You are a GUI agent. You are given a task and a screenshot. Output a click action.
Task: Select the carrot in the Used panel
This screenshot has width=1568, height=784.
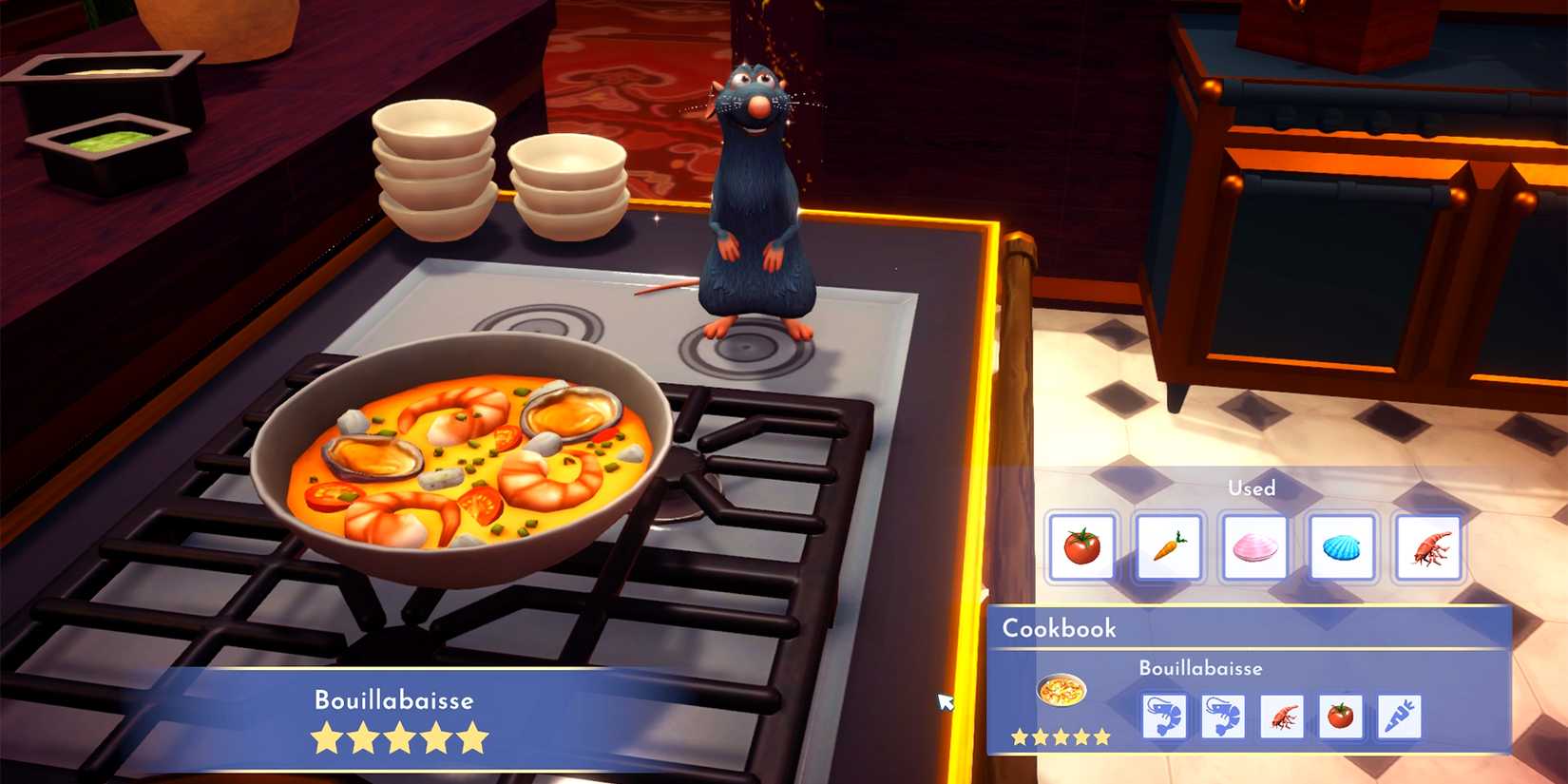(x=1170, y=548)
